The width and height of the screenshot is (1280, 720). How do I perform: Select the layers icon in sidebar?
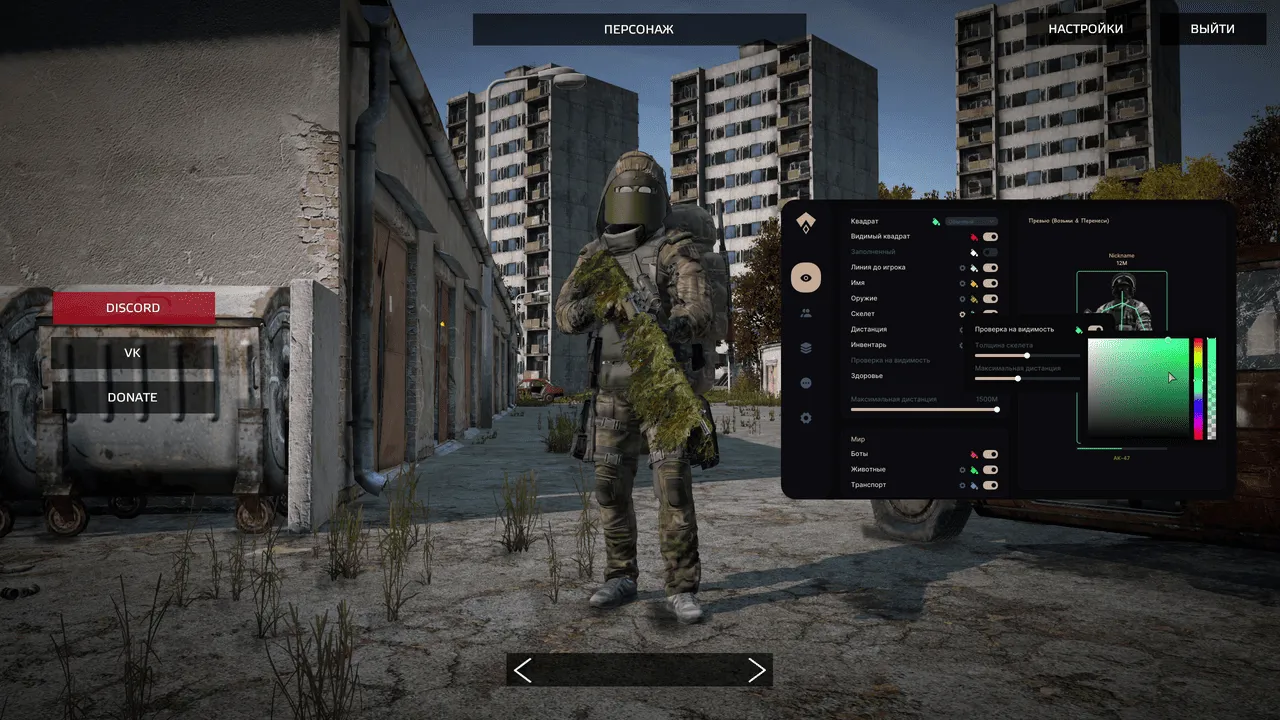pyautogui.click(x=806, y=348)
